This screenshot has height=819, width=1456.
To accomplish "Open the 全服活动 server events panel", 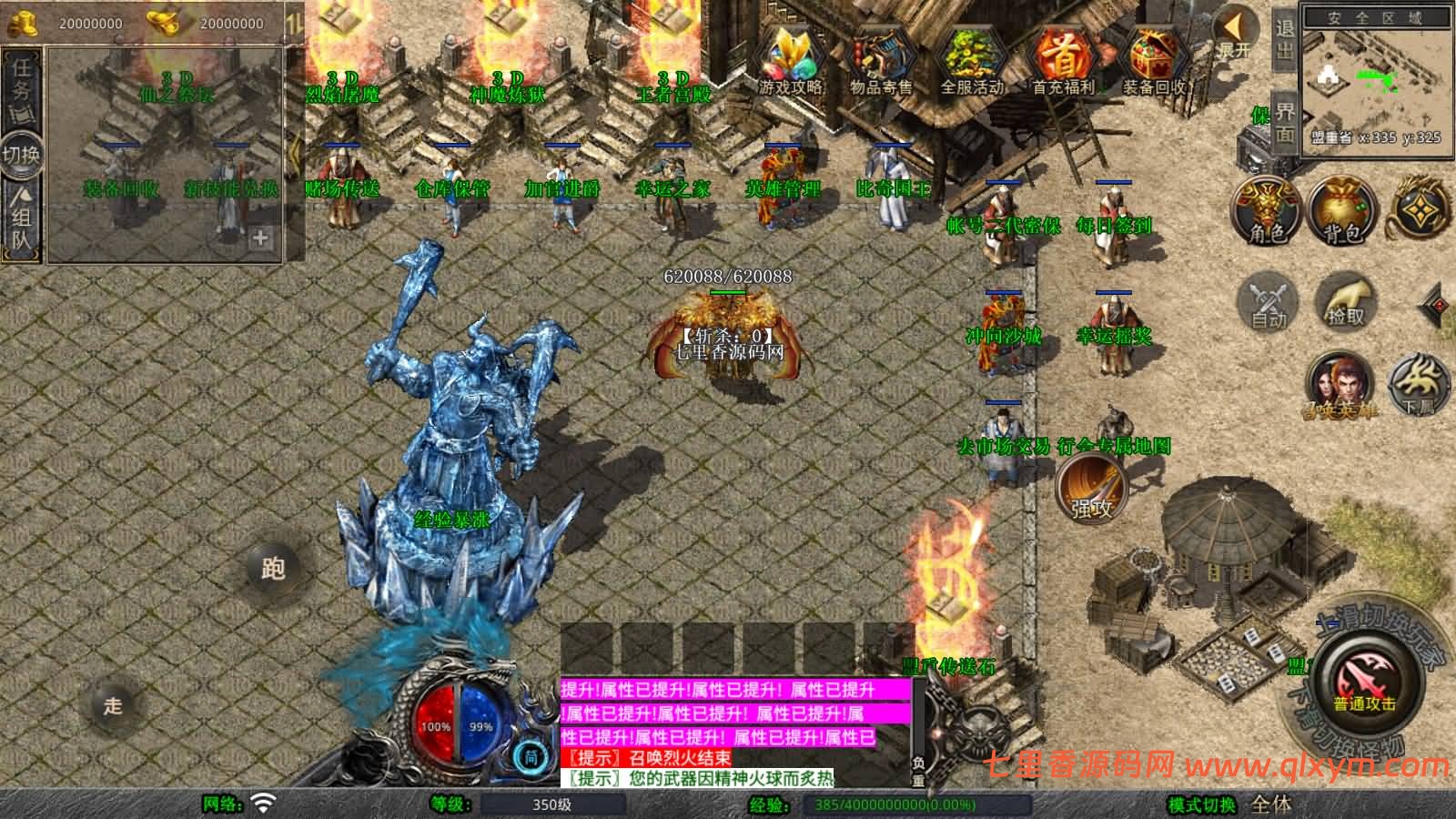I will (970, 55).
